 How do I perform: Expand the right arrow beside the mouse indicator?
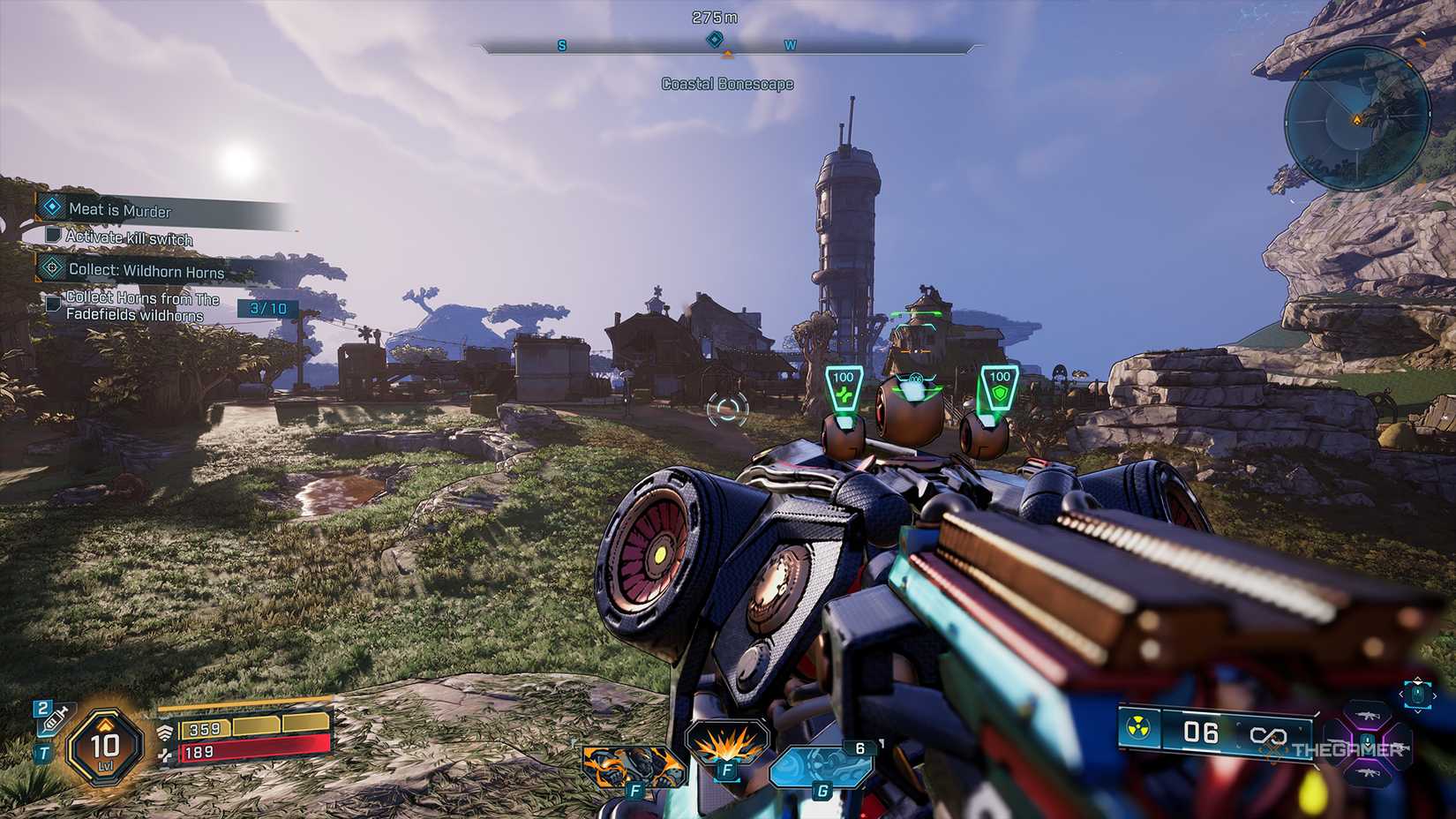[x=1436, y=695]
